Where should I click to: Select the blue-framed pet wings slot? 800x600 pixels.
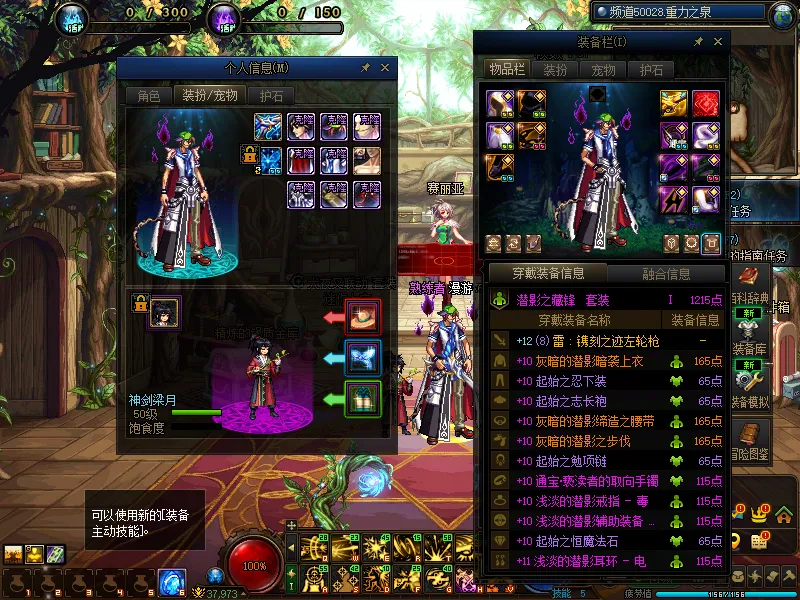[x=362, y=357]
